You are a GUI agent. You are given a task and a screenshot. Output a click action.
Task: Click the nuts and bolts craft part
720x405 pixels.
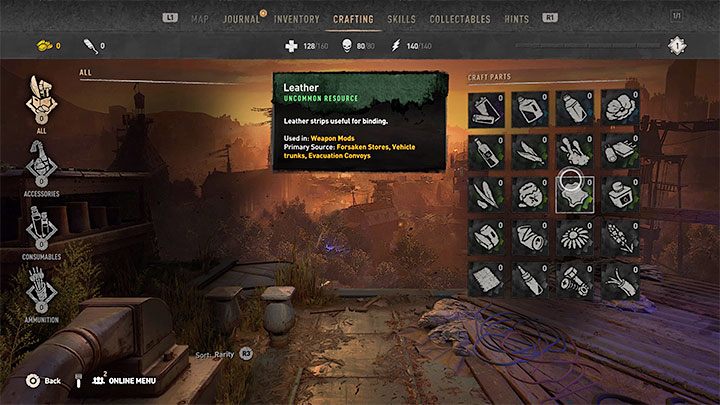[575, 280]
